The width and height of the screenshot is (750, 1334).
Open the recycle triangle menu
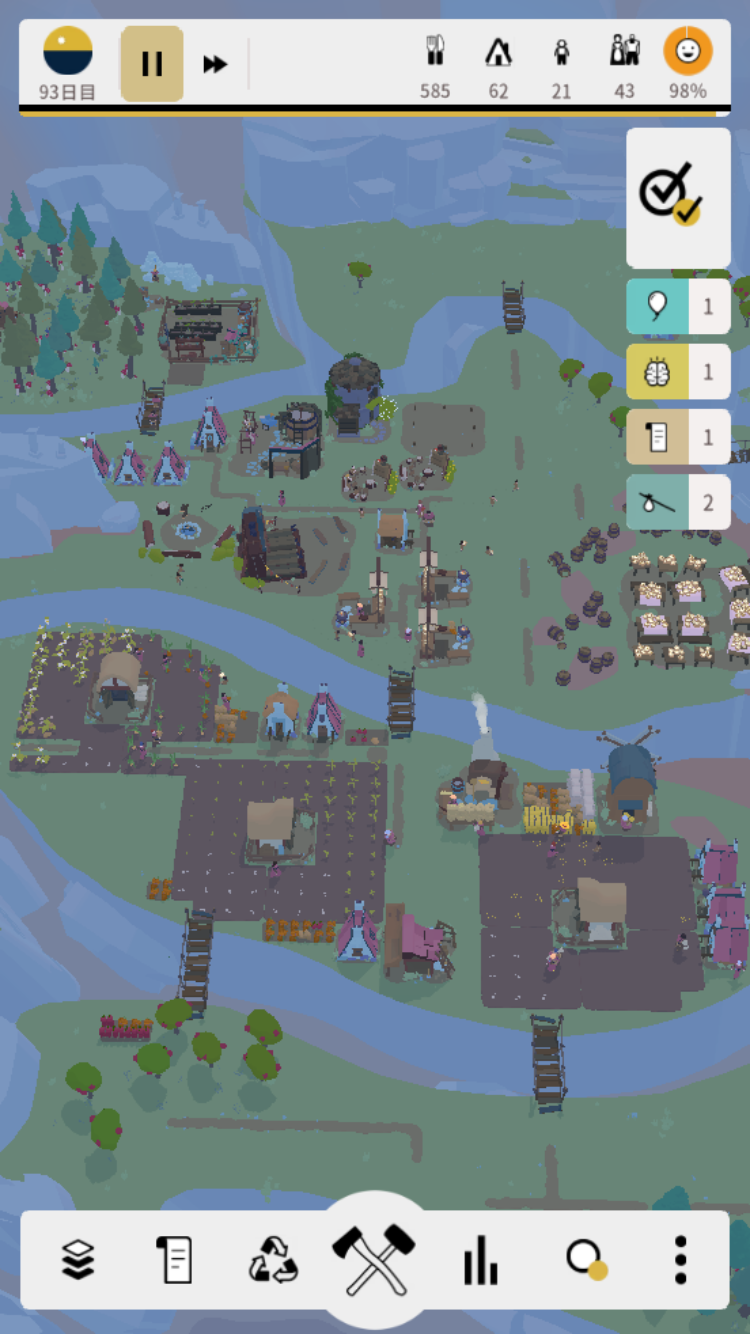273,1259
